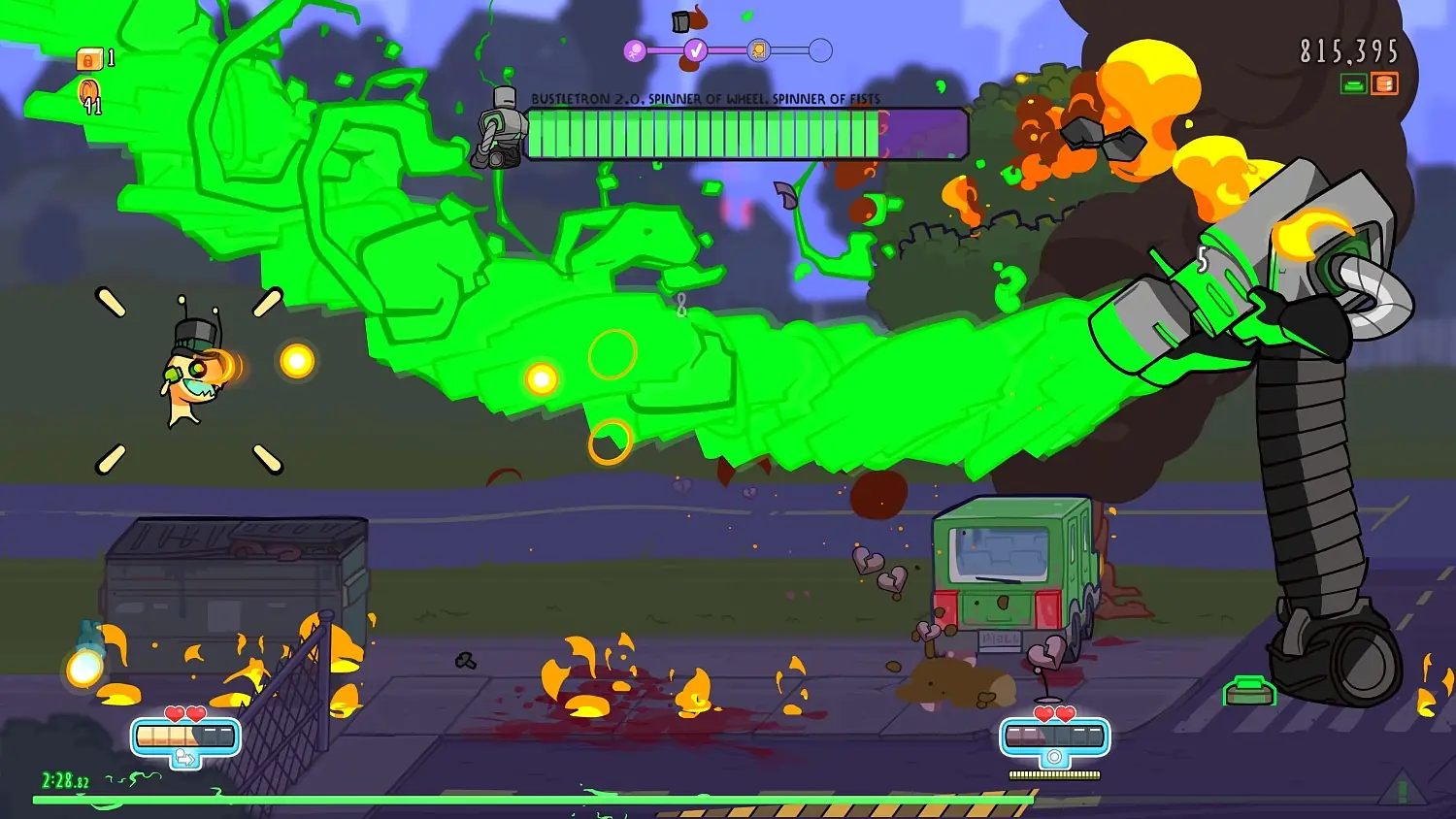The height and width of the screenshot is (819, 1456).
Task: Toggle the checkmark node on the mission progress line
Action: [x=695, y=49]
